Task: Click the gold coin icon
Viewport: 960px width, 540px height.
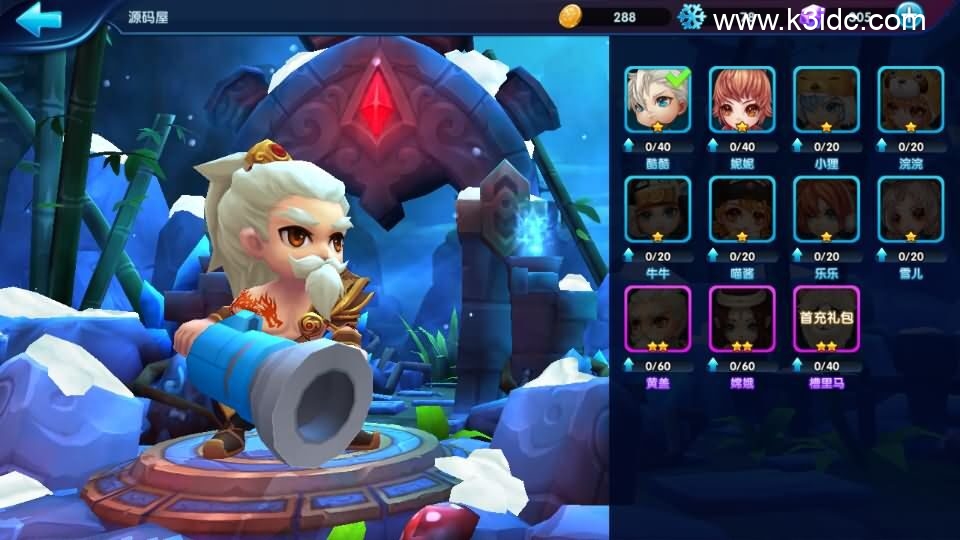Action: [x=570, y=16]
